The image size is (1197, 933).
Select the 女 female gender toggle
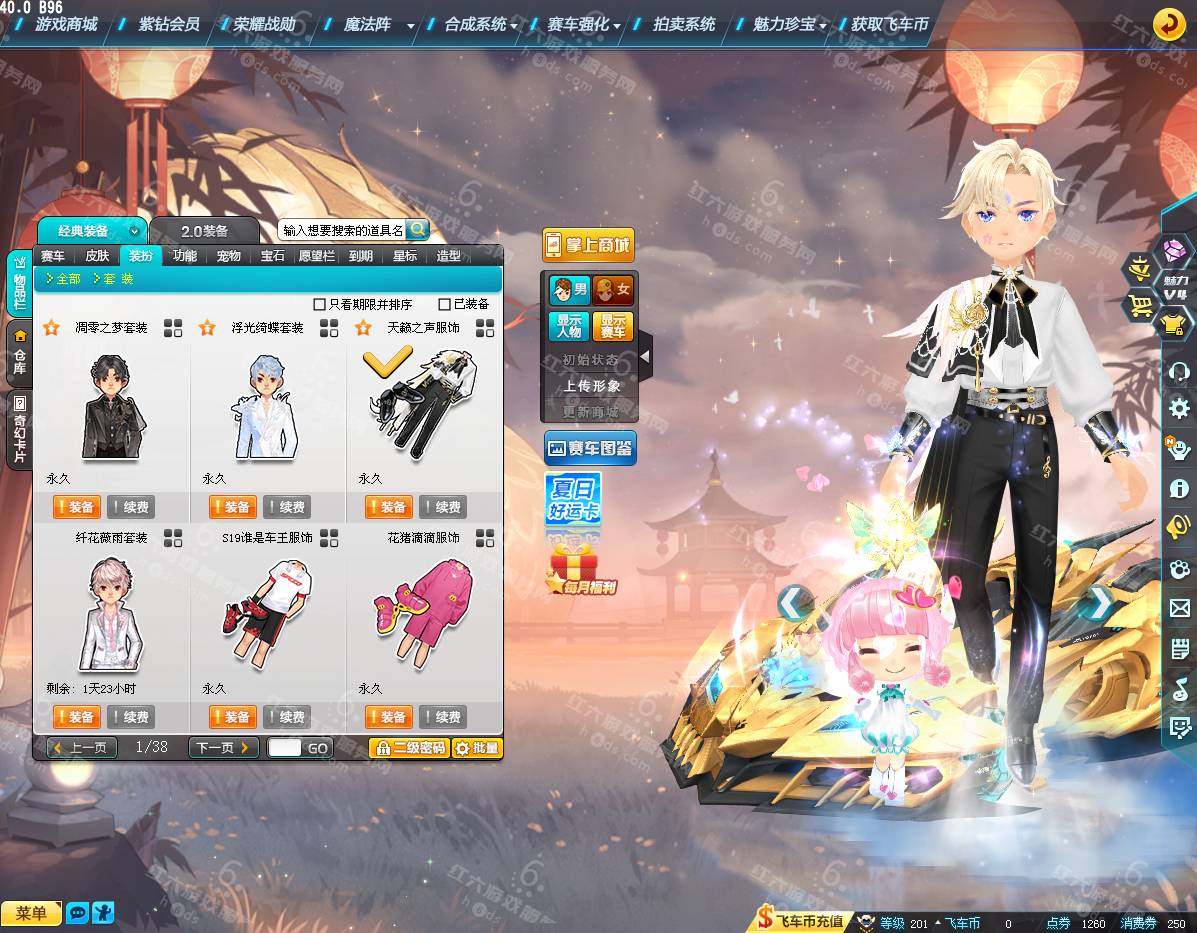point(612,291)
